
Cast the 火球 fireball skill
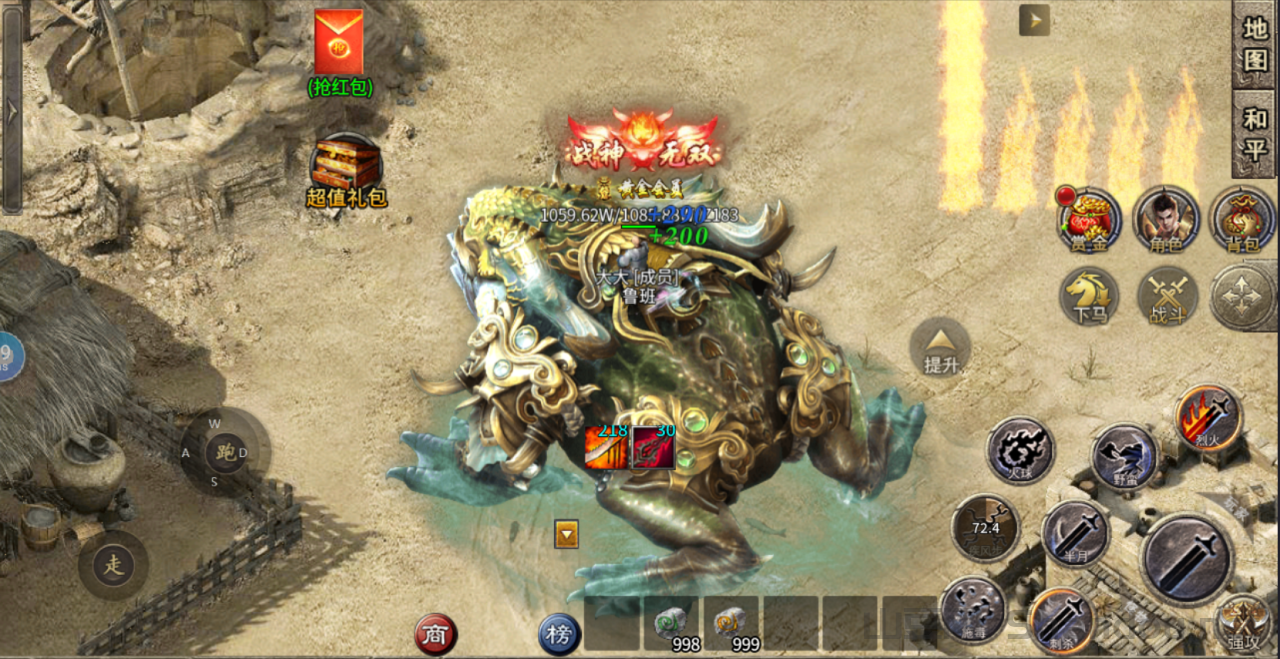point(1020,450)
